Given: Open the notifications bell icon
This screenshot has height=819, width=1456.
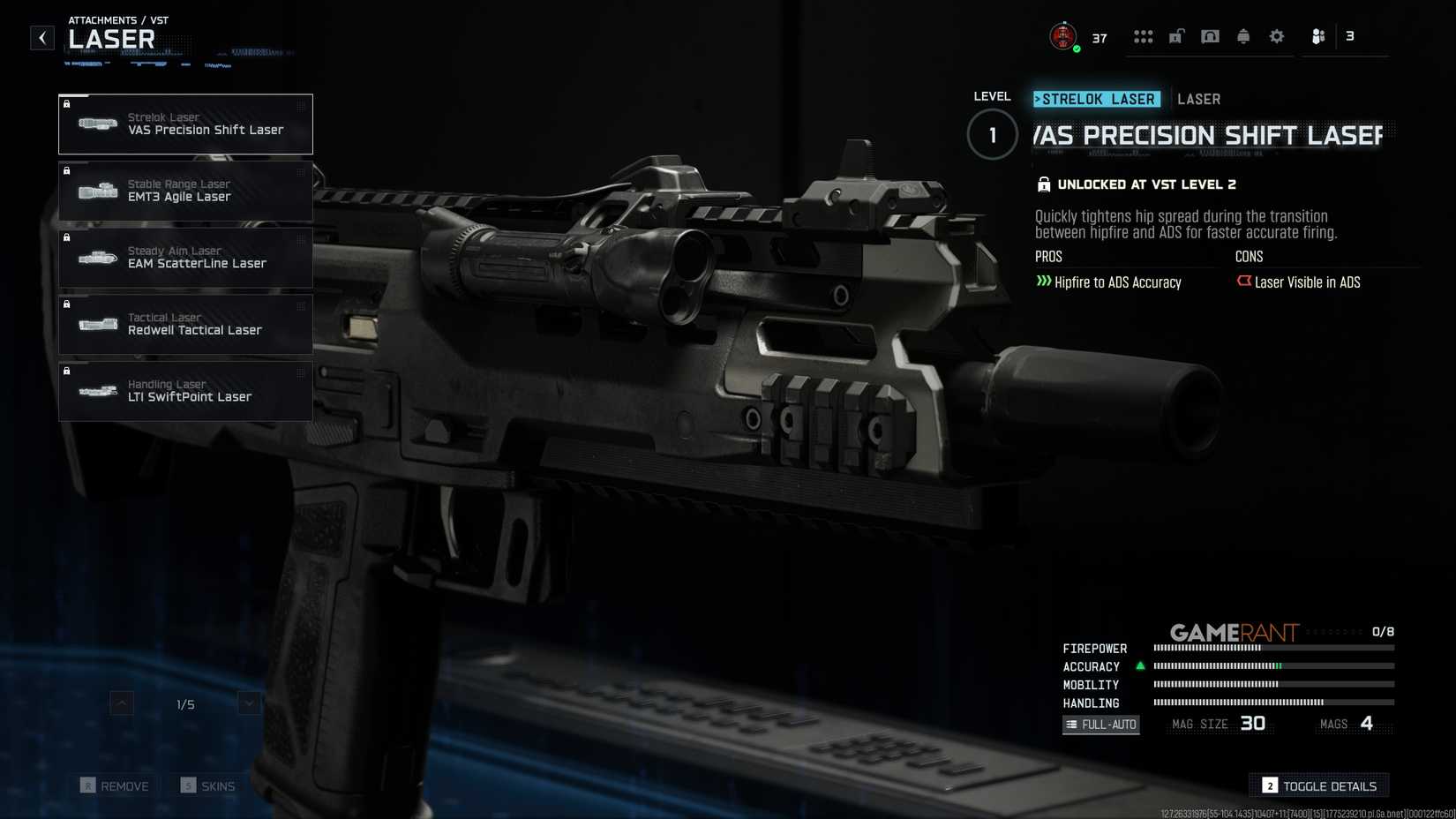Looking at the screenshot, I should (1243, 36).
